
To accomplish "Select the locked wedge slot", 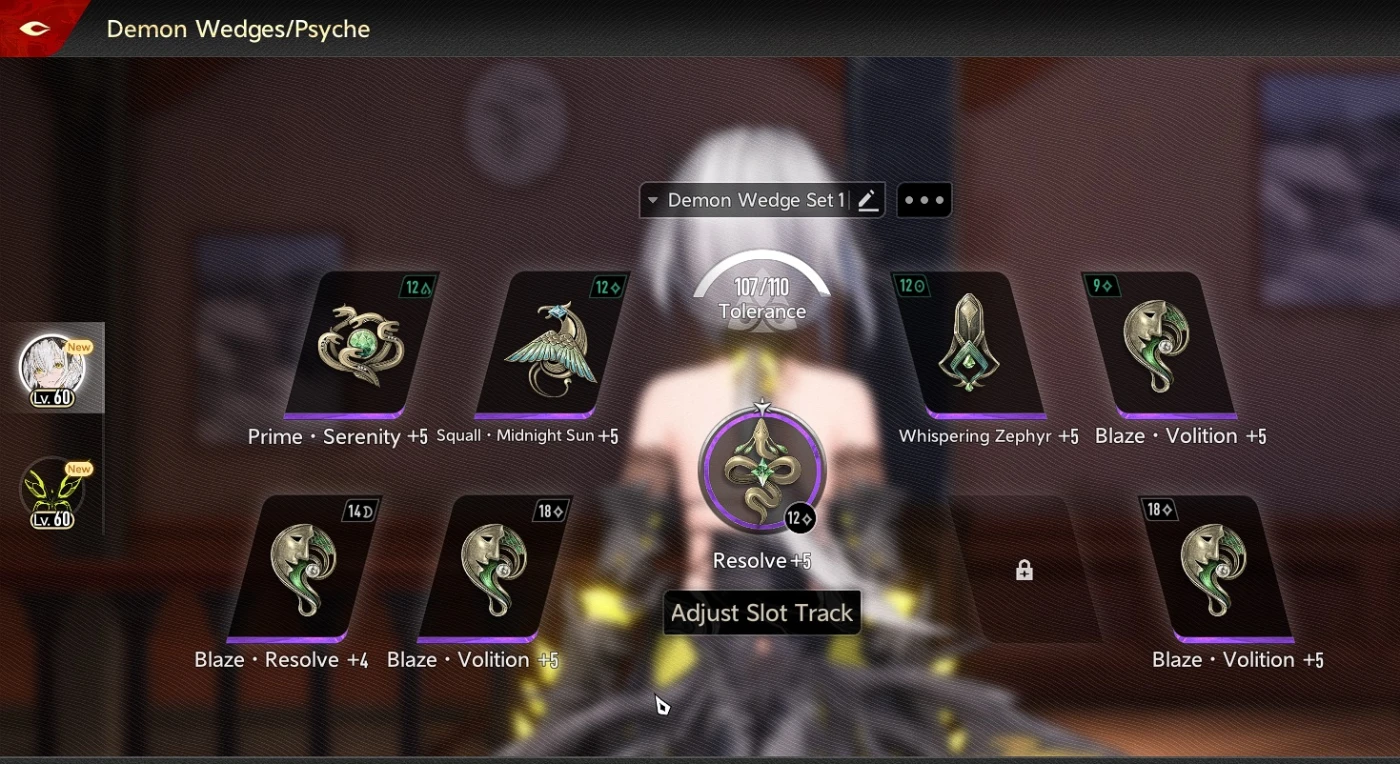I will click(x=1023, y=570).
